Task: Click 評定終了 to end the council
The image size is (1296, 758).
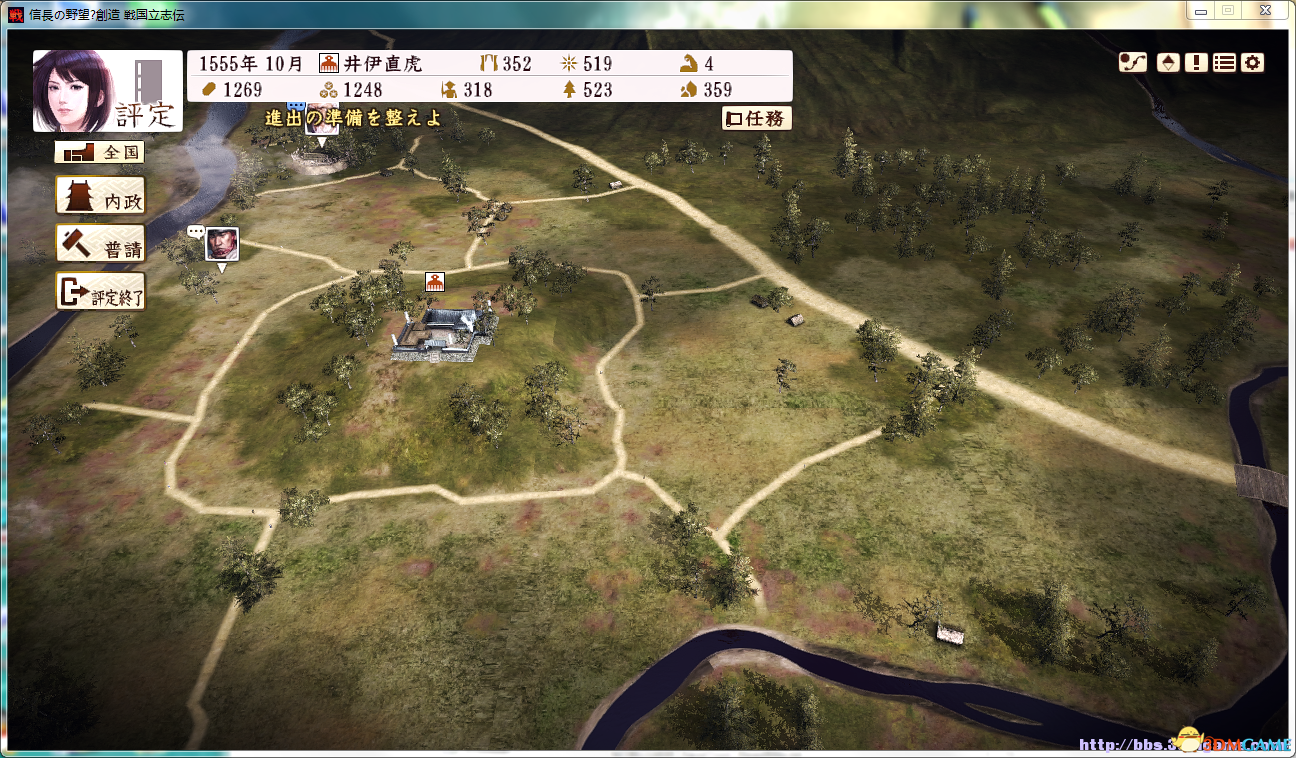Action: coord(100,292)
